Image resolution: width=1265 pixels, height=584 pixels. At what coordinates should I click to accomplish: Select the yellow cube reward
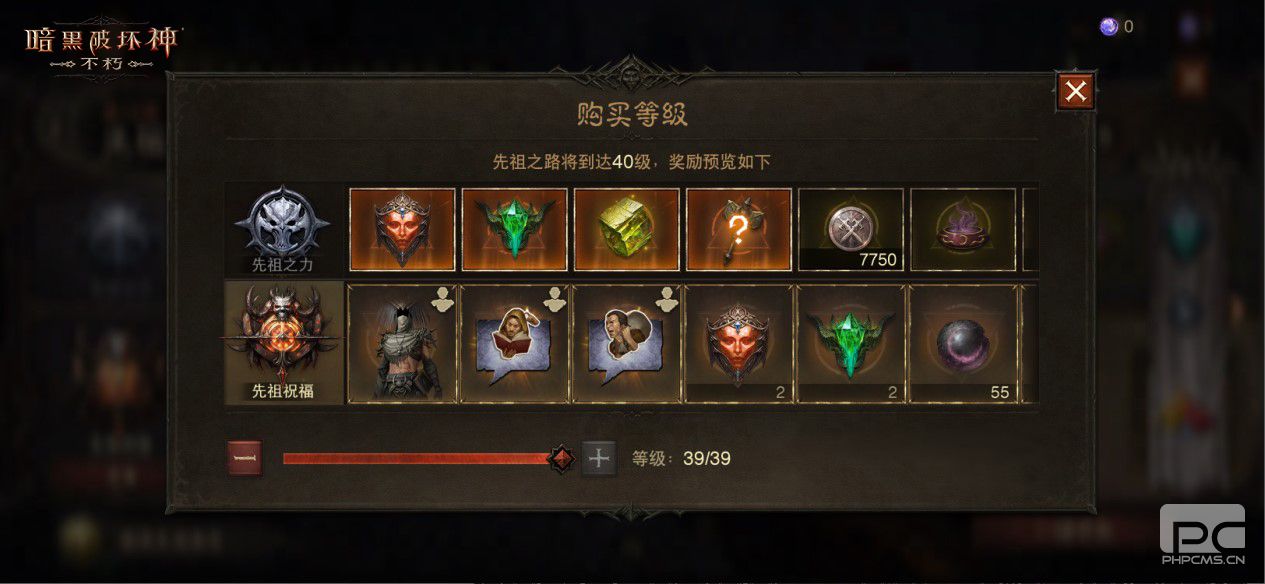627,230
